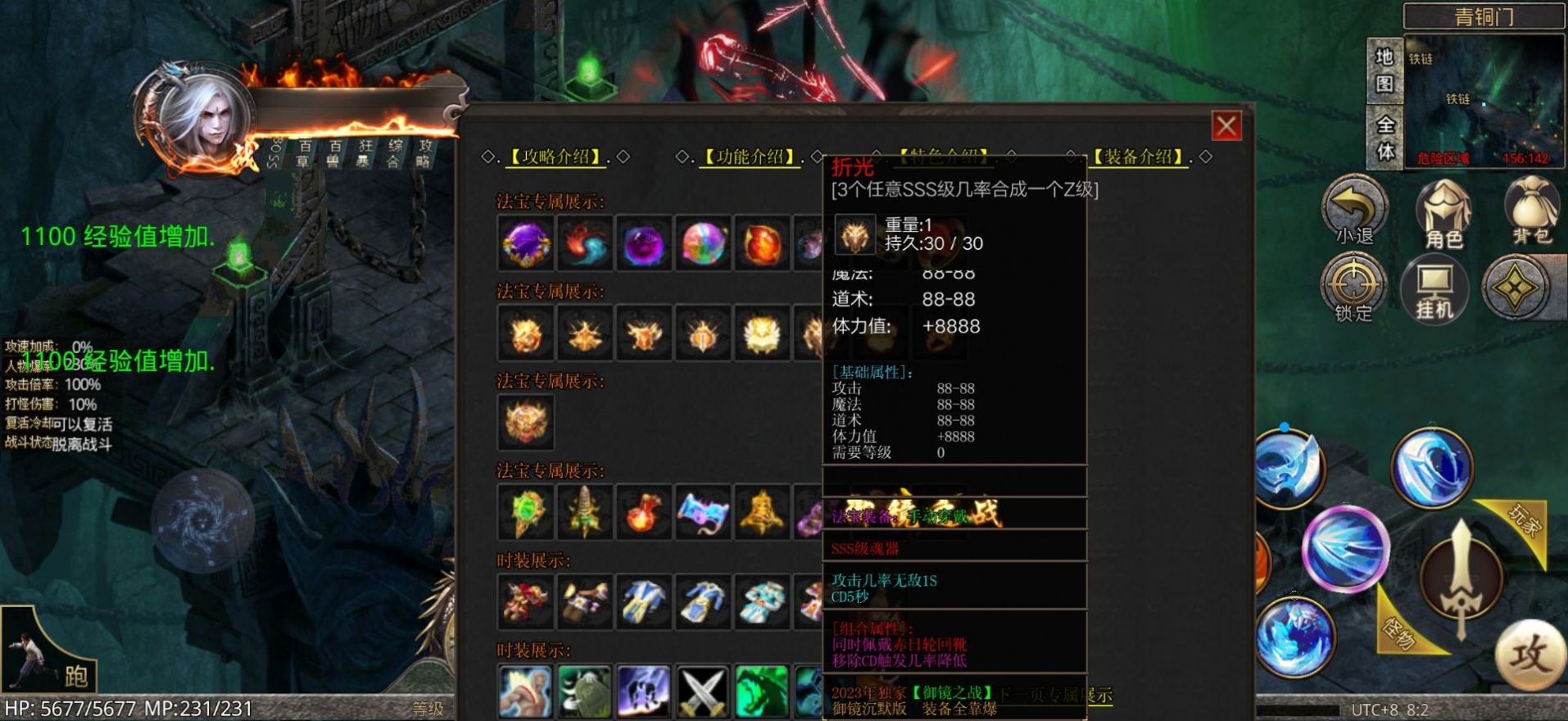Close the info panel with the red X
The height and width of the screenshot is (721, 1568).
tap(1226, 126)
